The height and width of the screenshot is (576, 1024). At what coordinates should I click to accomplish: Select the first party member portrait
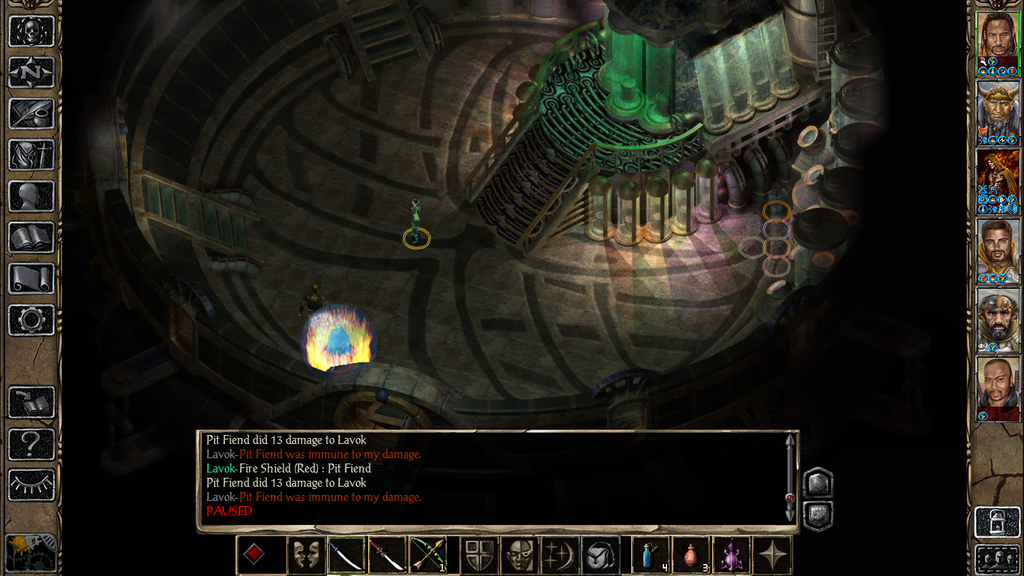click(997, 40)
